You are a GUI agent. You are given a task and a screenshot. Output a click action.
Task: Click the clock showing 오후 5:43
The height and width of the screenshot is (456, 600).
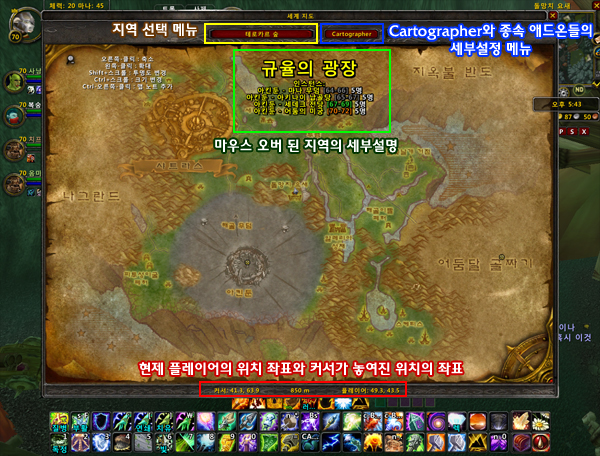tap(565, 104)
